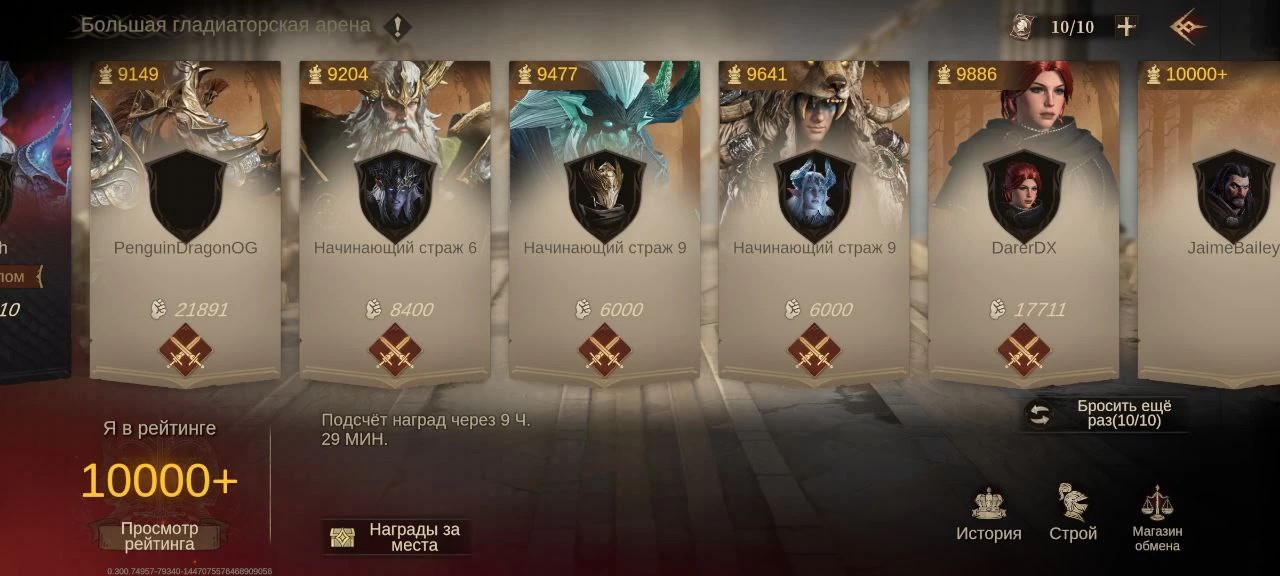
Task: Open the Строй formation screen
Action: (x=1073, y=514)
